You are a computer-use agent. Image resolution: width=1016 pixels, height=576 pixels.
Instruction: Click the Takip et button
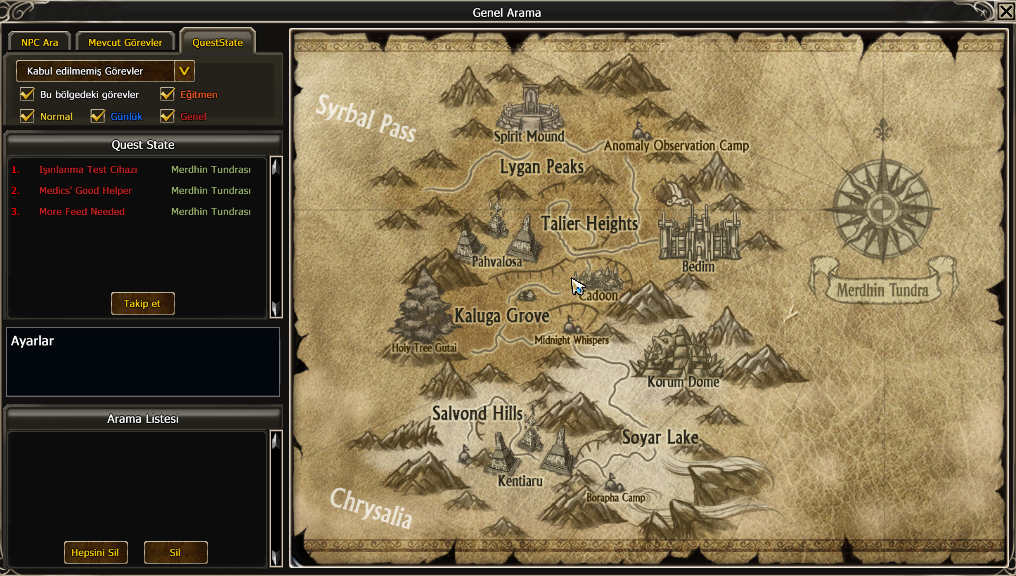pos(142,304)
